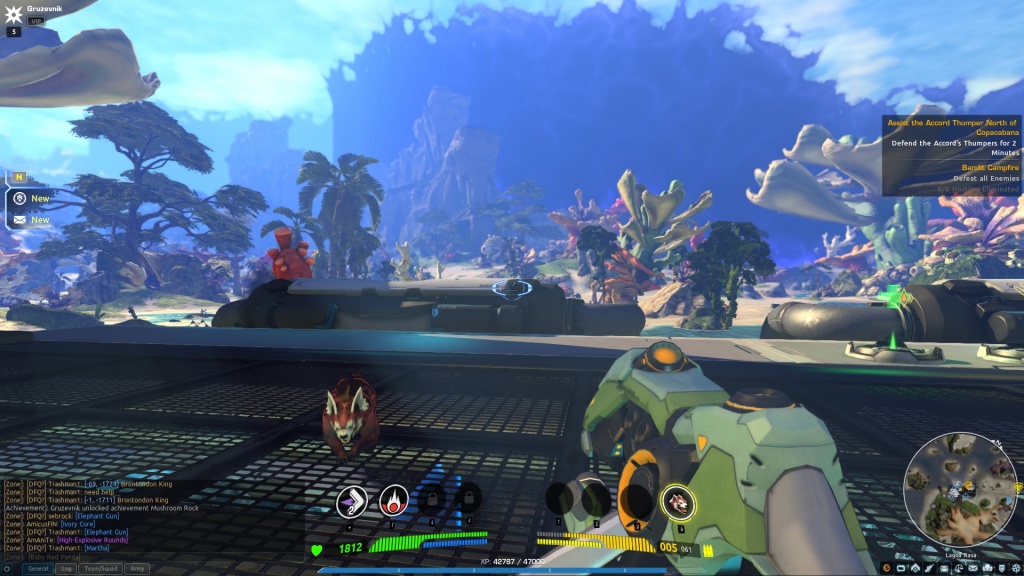Open the new achievement notification
This screenshot has height=576, width=1024.
tap(19, 198)
